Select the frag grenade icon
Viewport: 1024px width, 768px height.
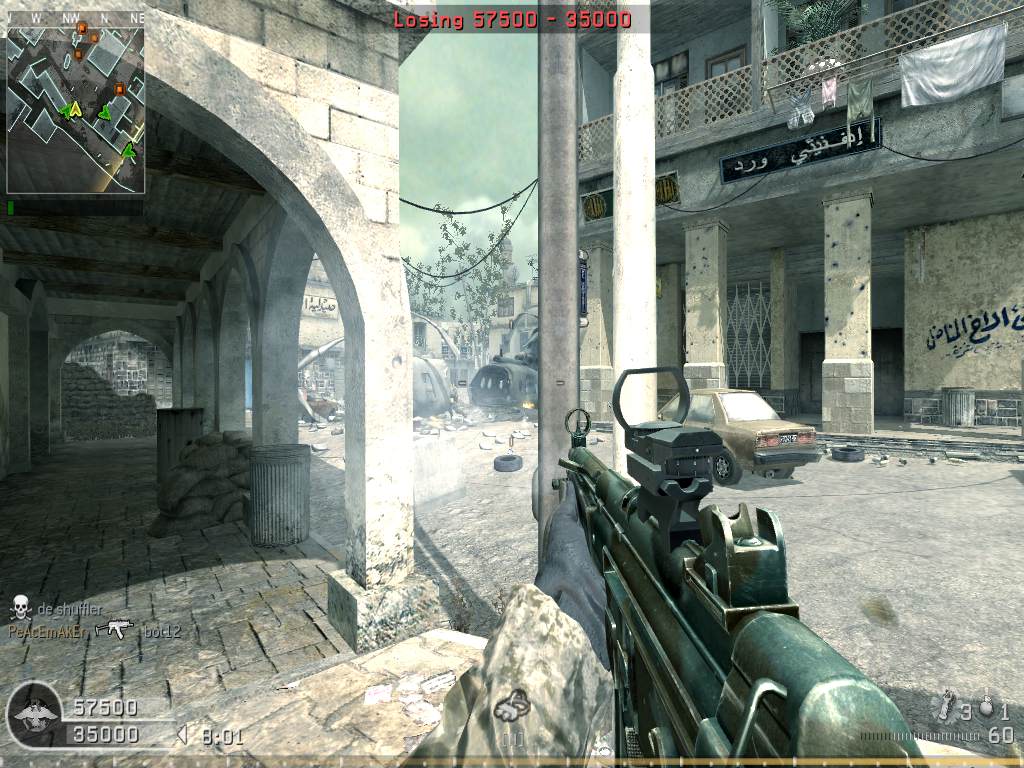[x=987, y=707]
